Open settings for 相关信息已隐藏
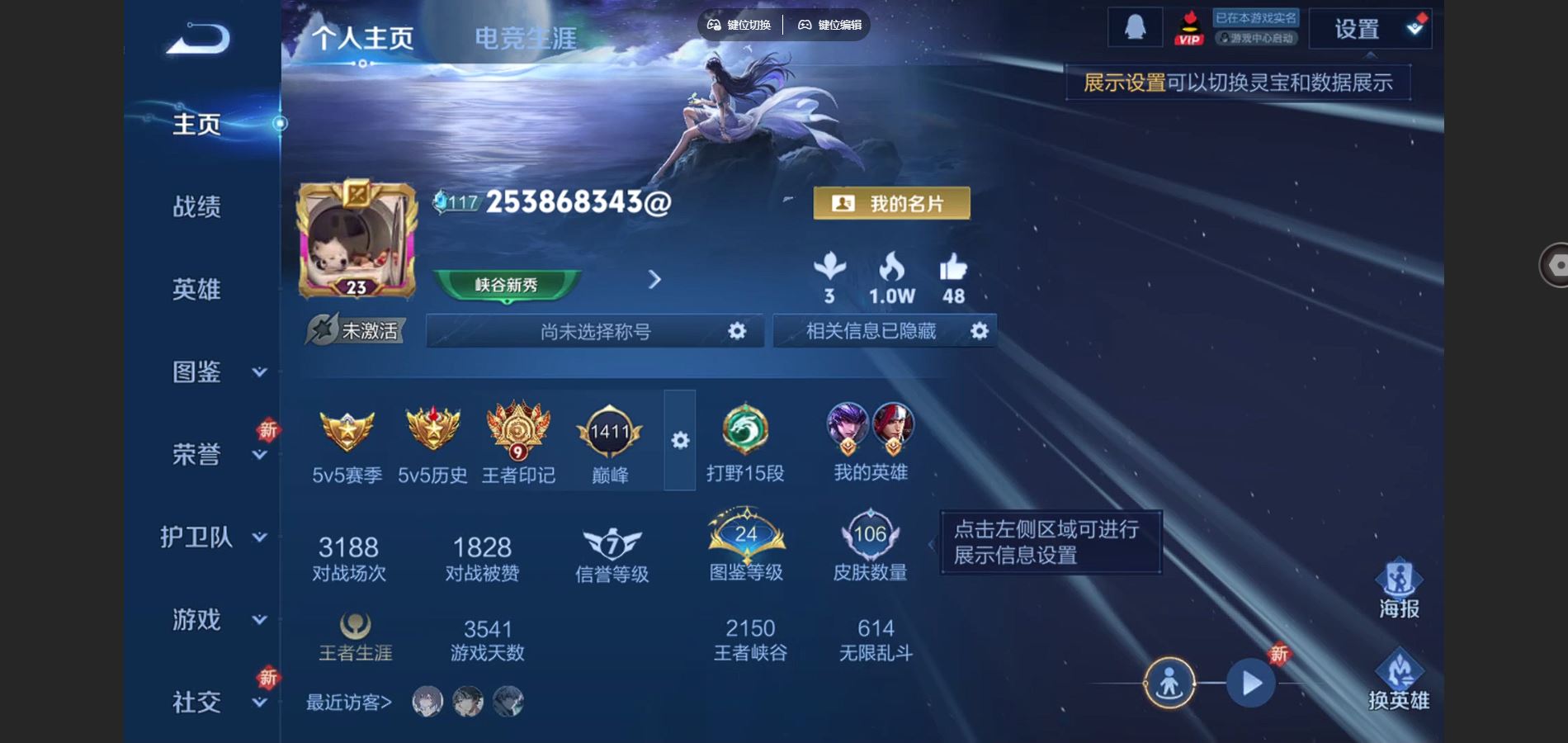1568x743 pixels. tap(979, 331)
